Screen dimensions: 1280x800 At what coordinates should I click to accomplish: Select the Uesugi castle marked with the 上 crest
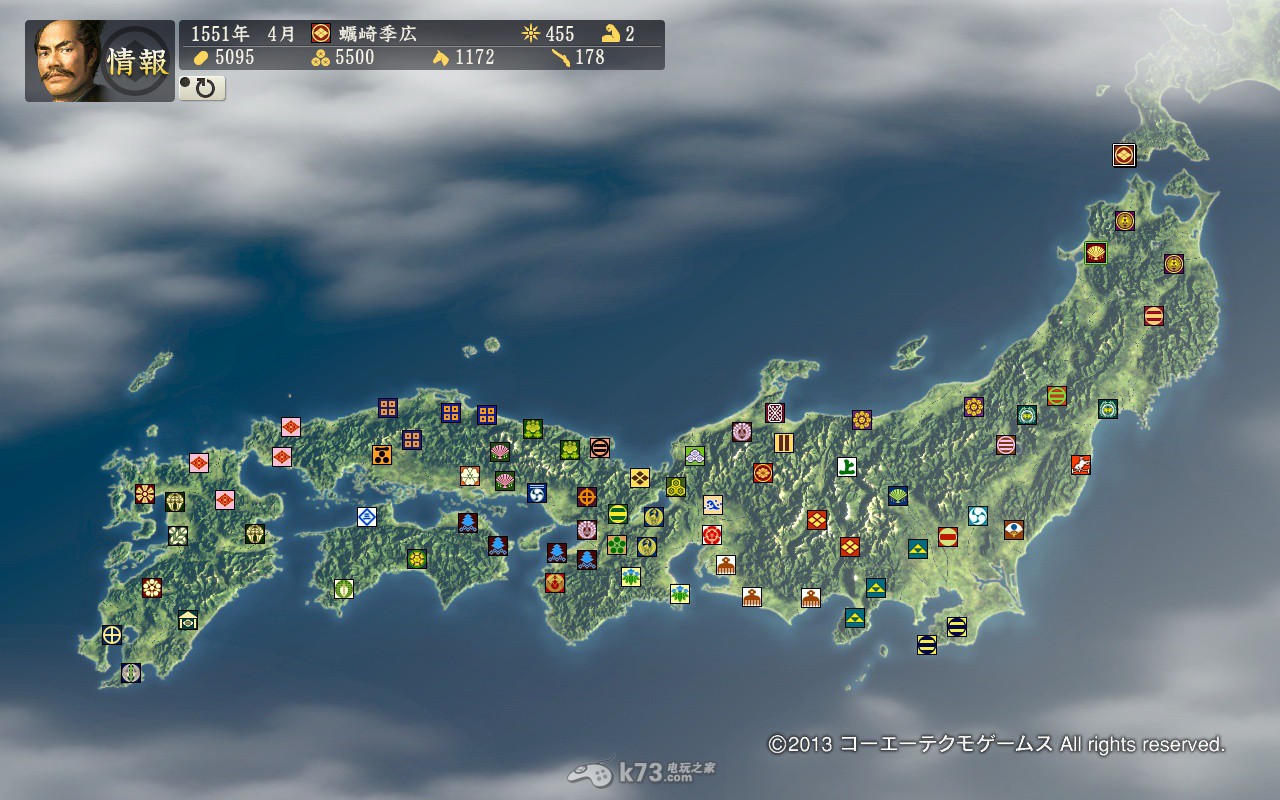(x=846, y=469)
